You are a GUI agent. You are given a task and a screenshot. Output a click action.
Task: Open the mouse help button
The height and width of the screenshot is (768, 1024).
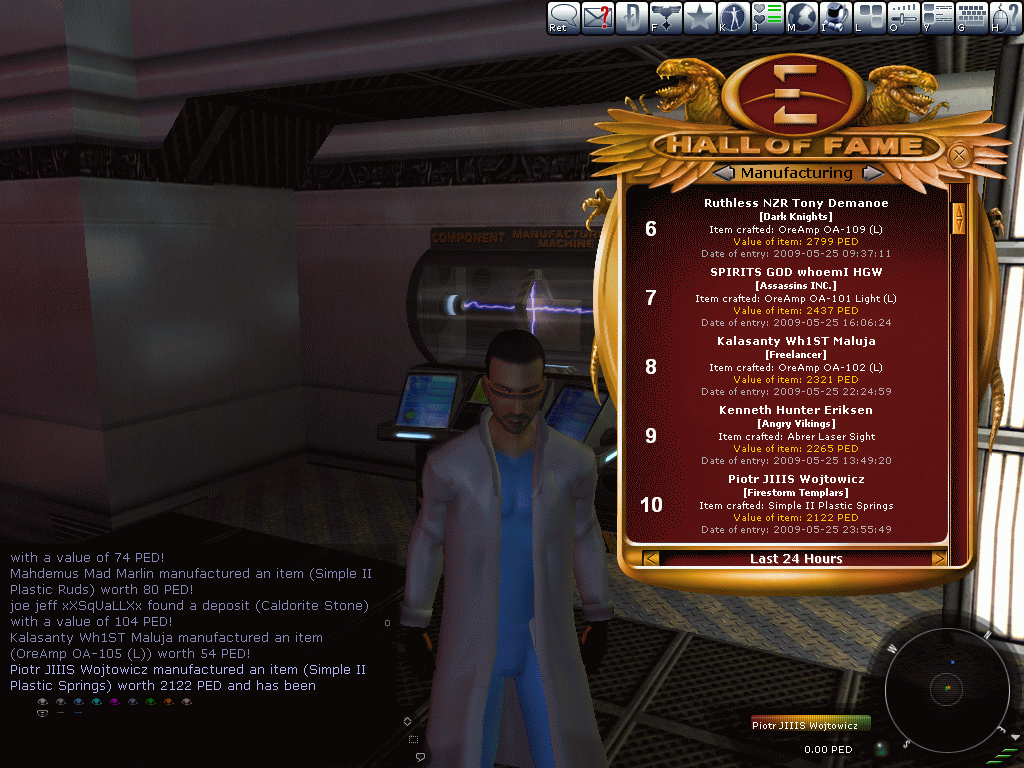coord(1005,17)
